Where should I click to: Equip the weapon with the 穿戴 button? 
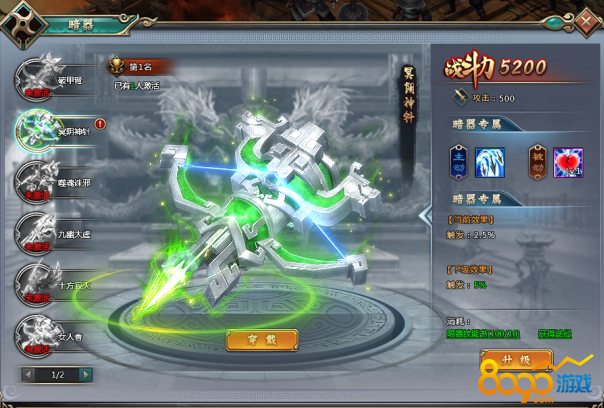[262, 340]
